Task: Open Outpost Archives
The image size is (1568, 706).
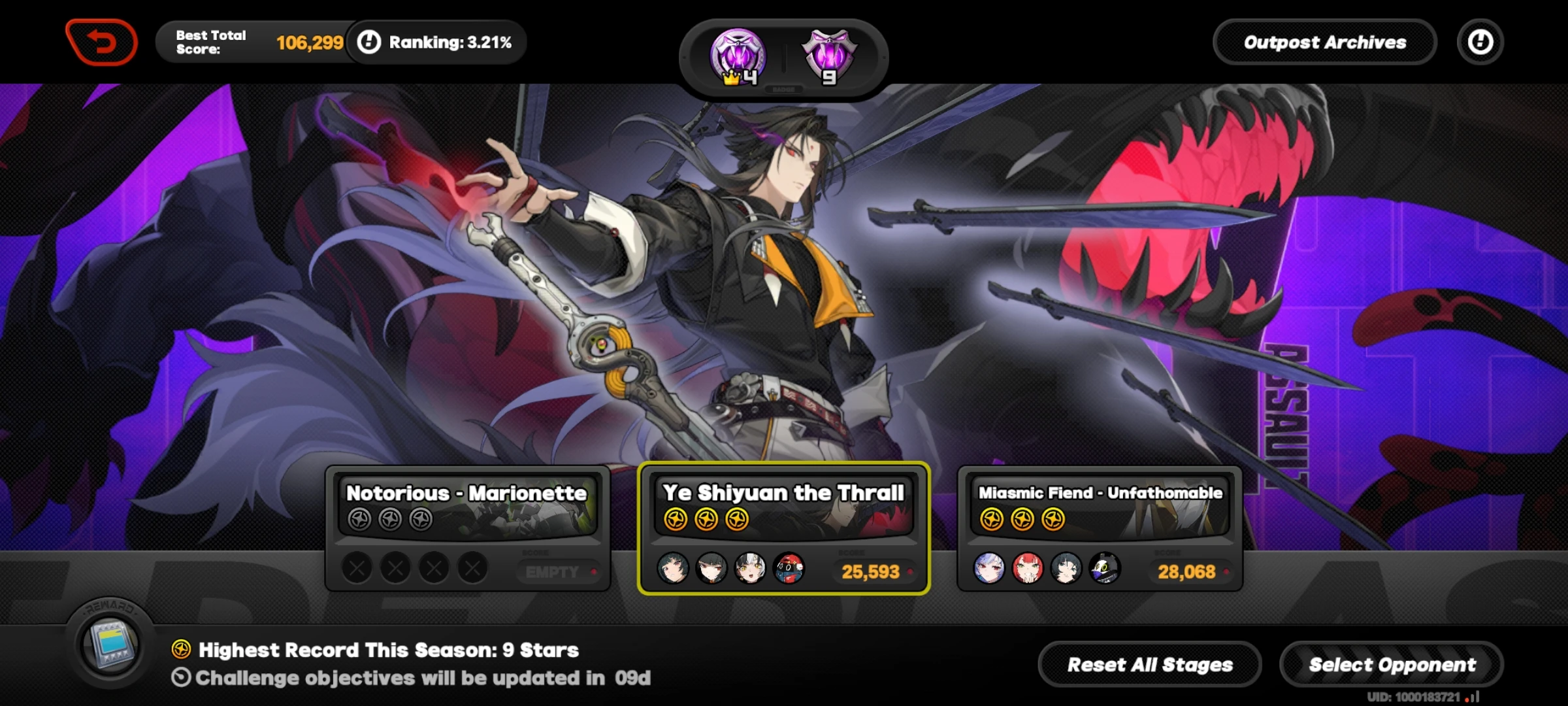Action: point(1325,42)
